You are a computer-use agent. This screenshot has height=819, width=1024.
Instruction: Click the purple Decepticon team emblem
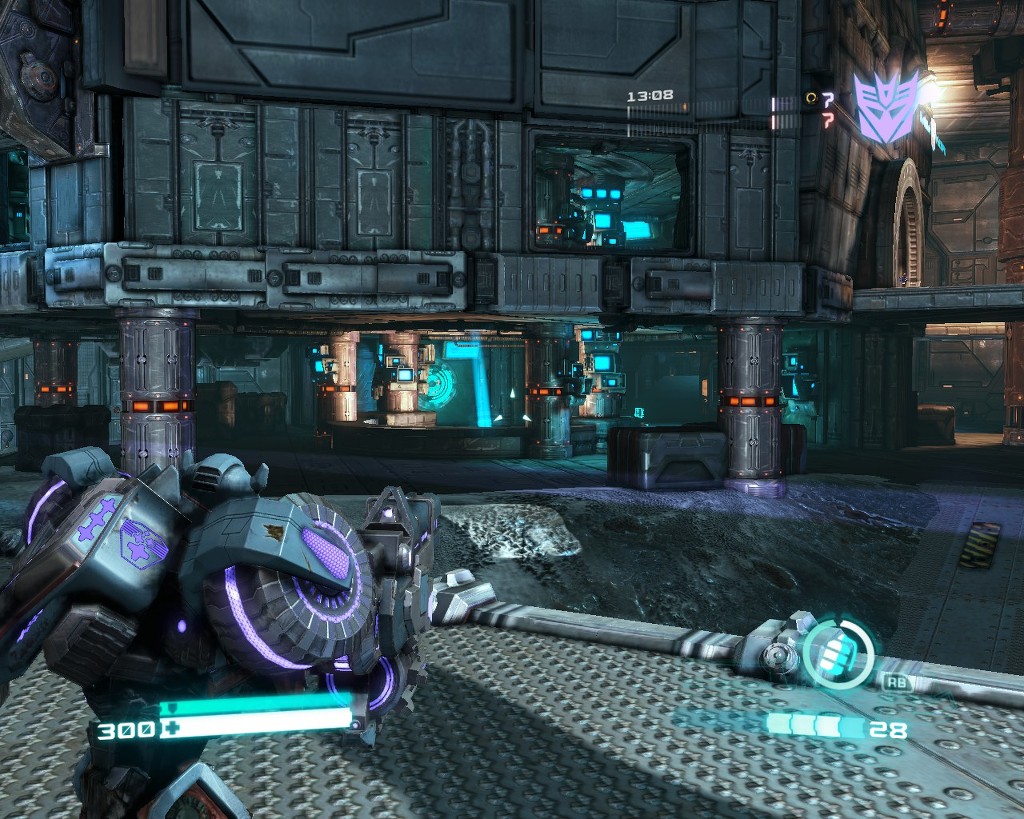tap(885, 105)
